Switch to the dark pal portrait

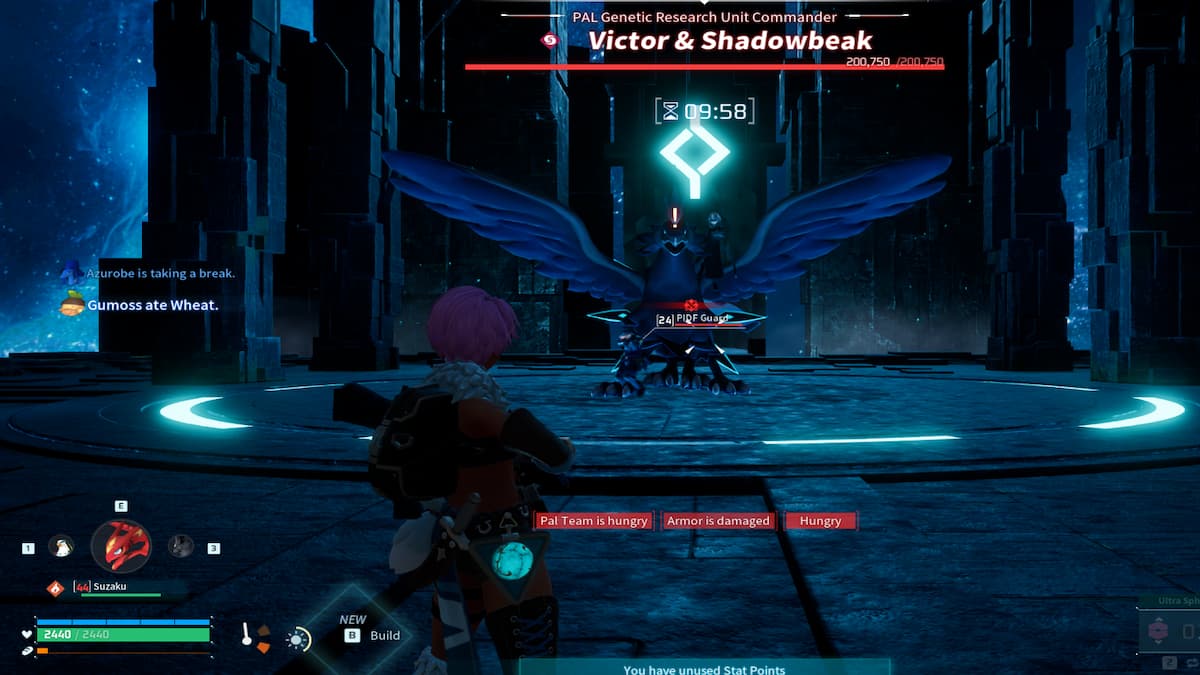tap(181, 546)
